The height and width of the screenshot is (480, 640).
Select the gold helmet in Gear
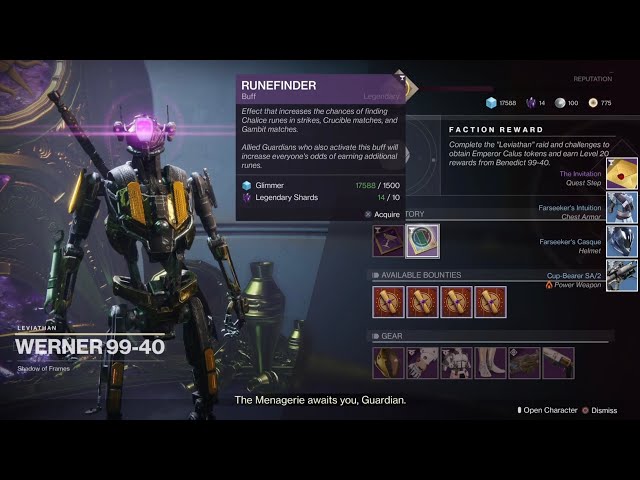[388, 363]
